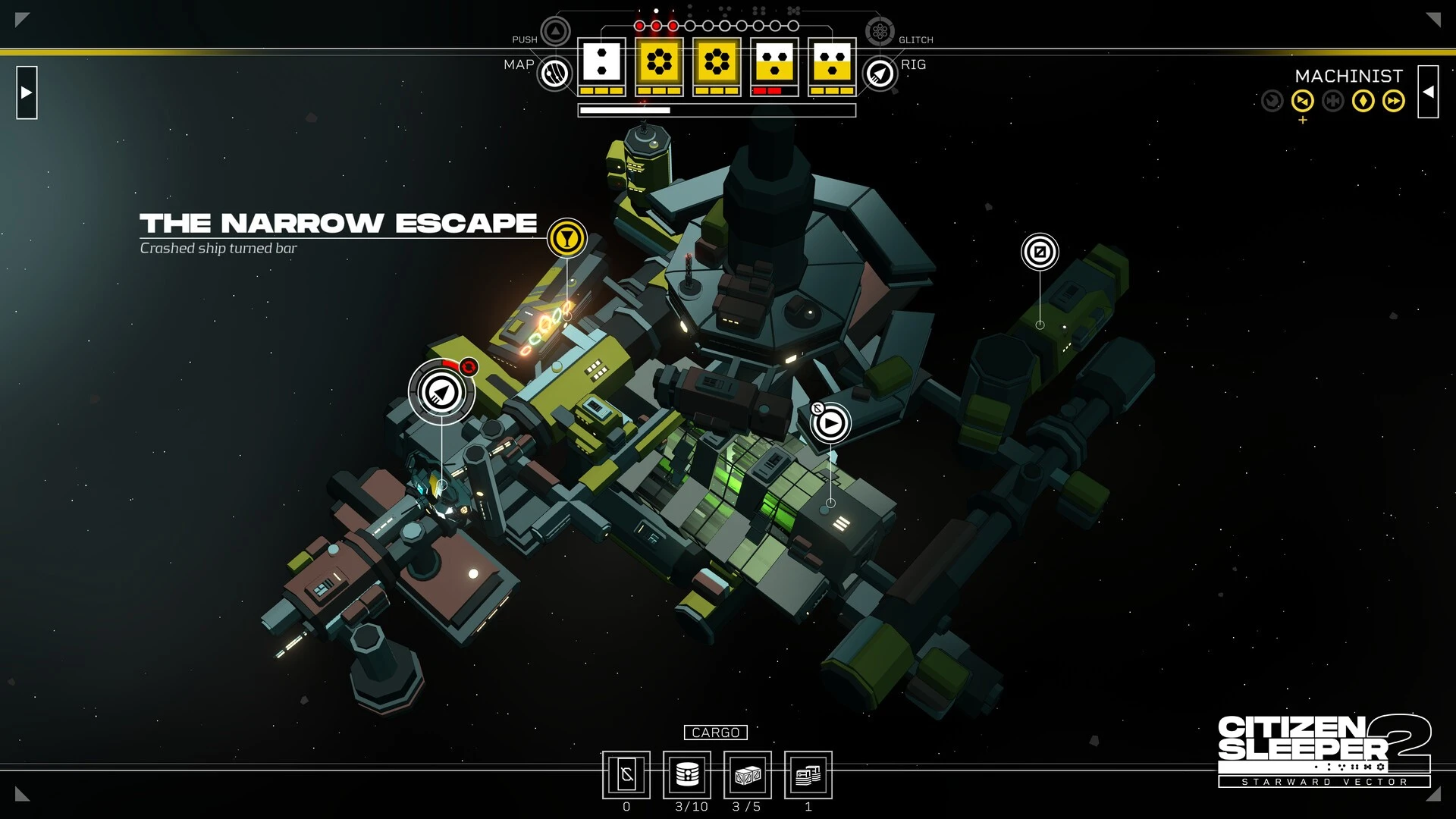Select the docked ship location marker
The width and height of the screenshot is (1456, 819).
(441, 392)
